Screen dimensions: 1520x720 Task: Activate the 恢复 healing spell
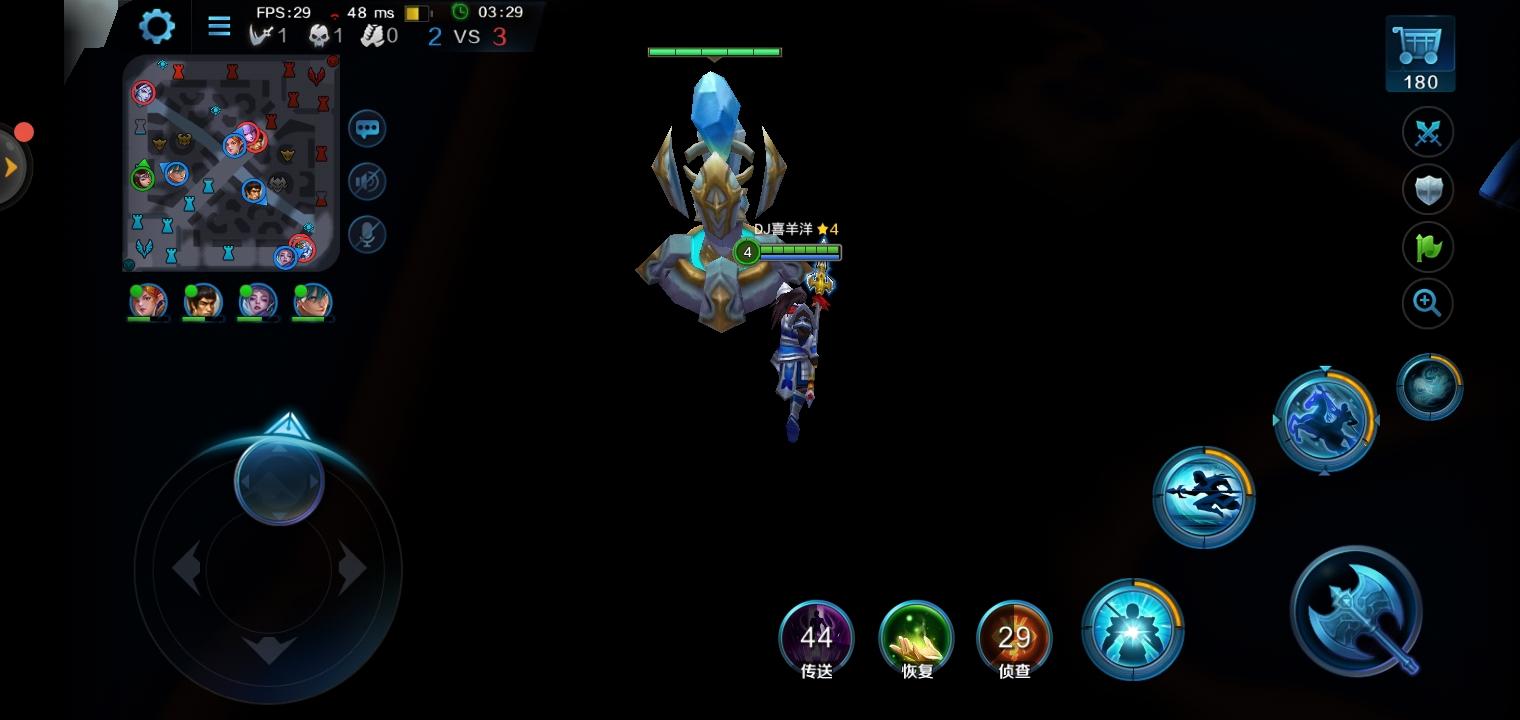pyautogui.click(x=915, y=637)
